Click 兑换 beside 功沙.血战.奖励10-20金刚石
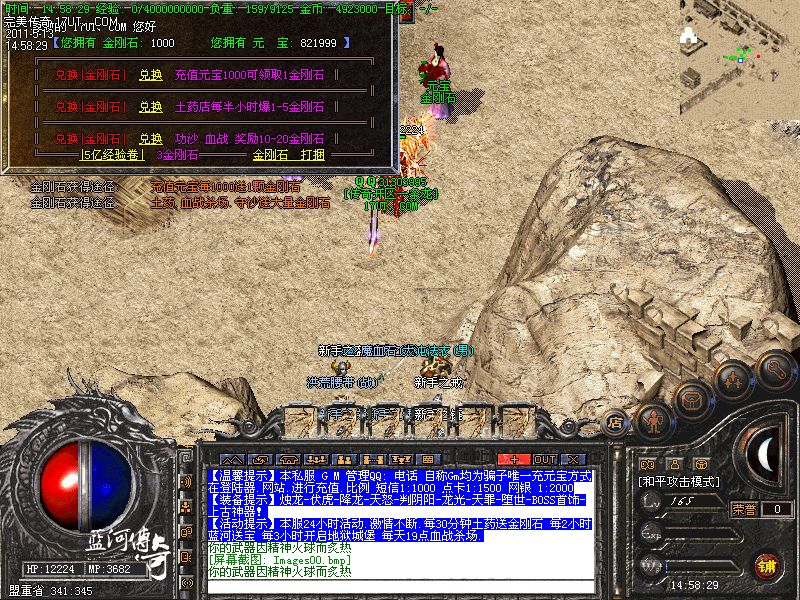800x600 pixels. (150, 138)
